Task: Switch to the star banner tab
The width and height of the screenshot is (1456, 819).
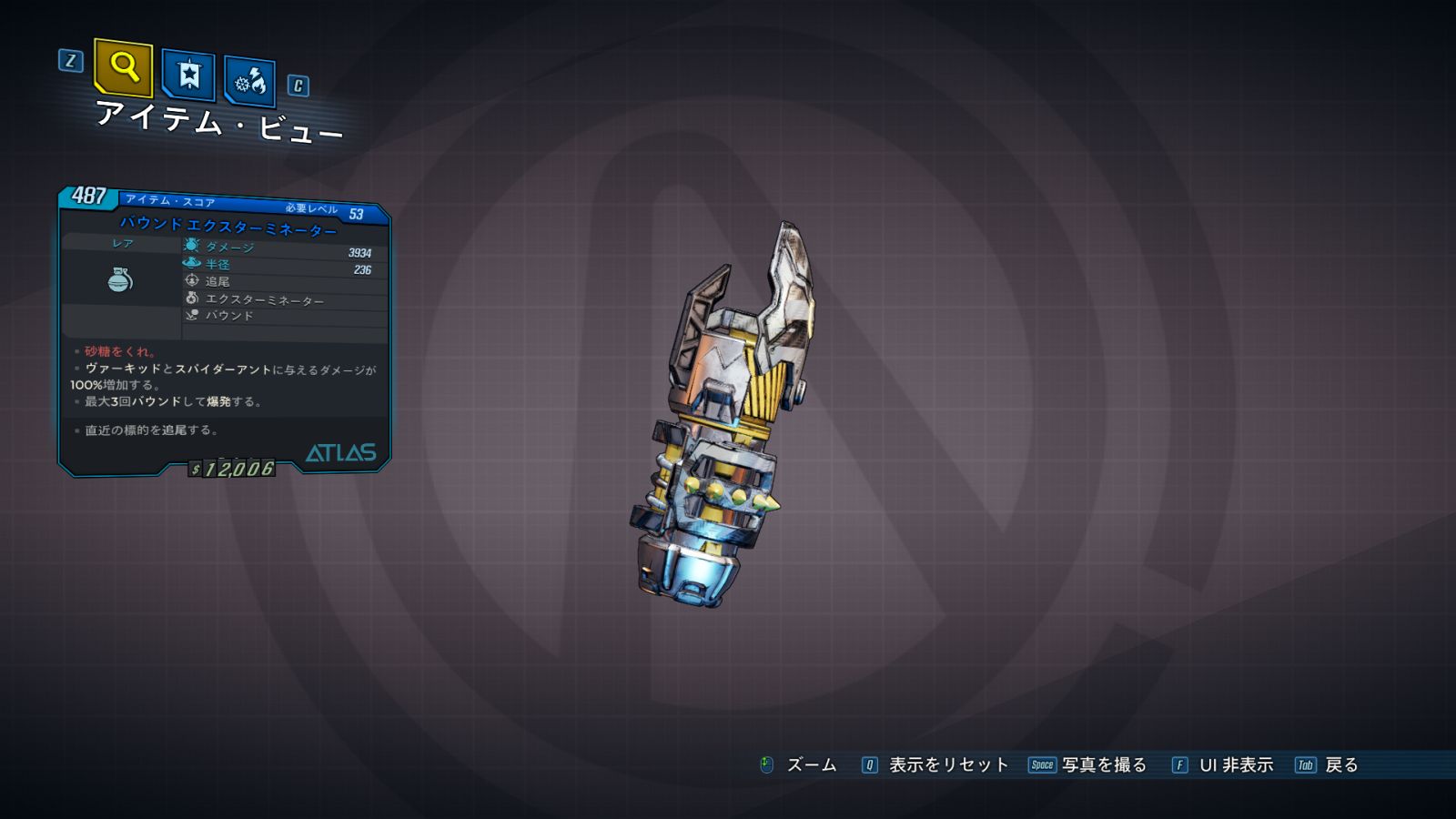Action: [x=188, y=75]
